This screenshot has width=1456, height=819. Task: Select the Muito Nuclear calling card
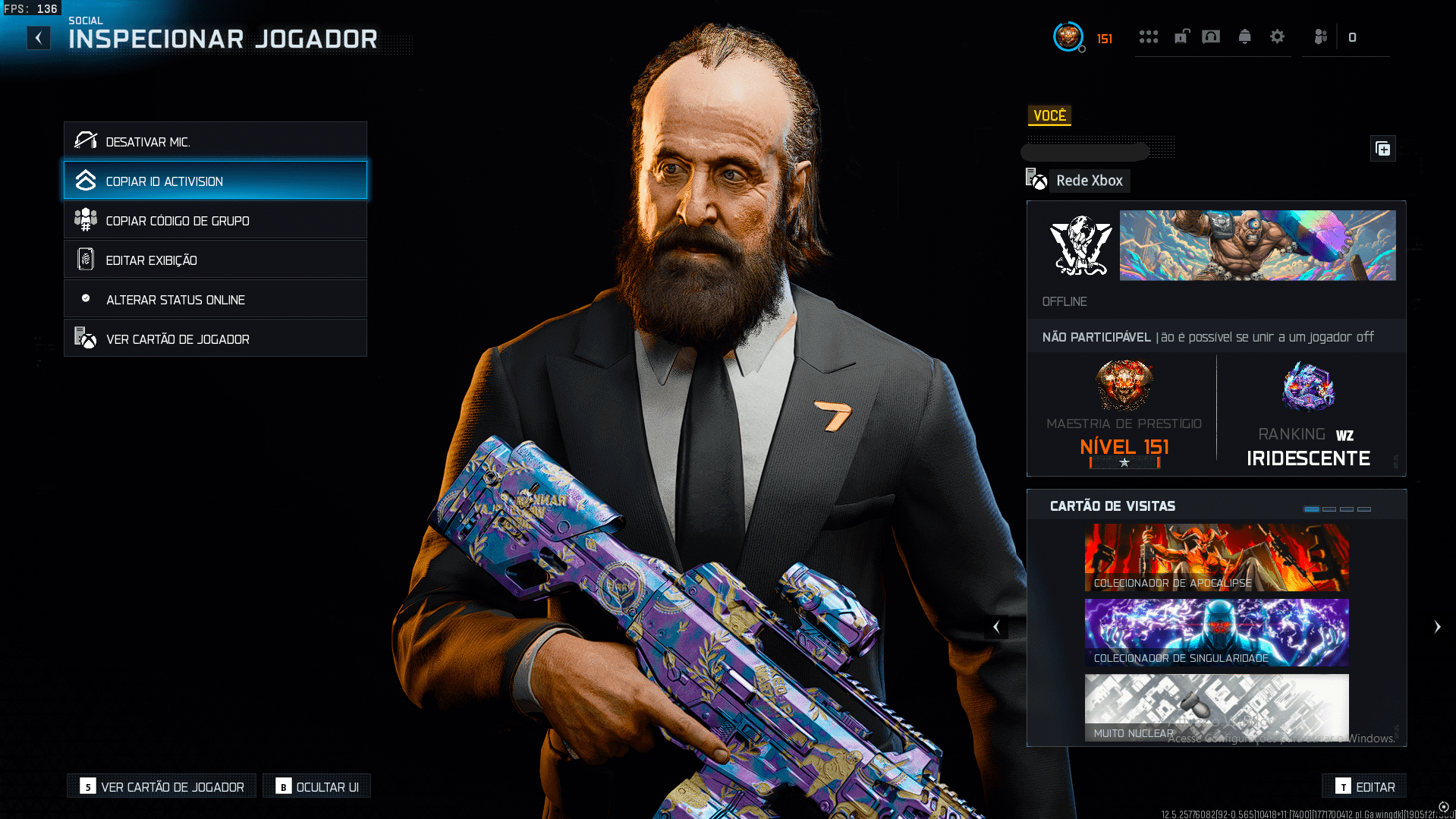tap(1215, 706)
